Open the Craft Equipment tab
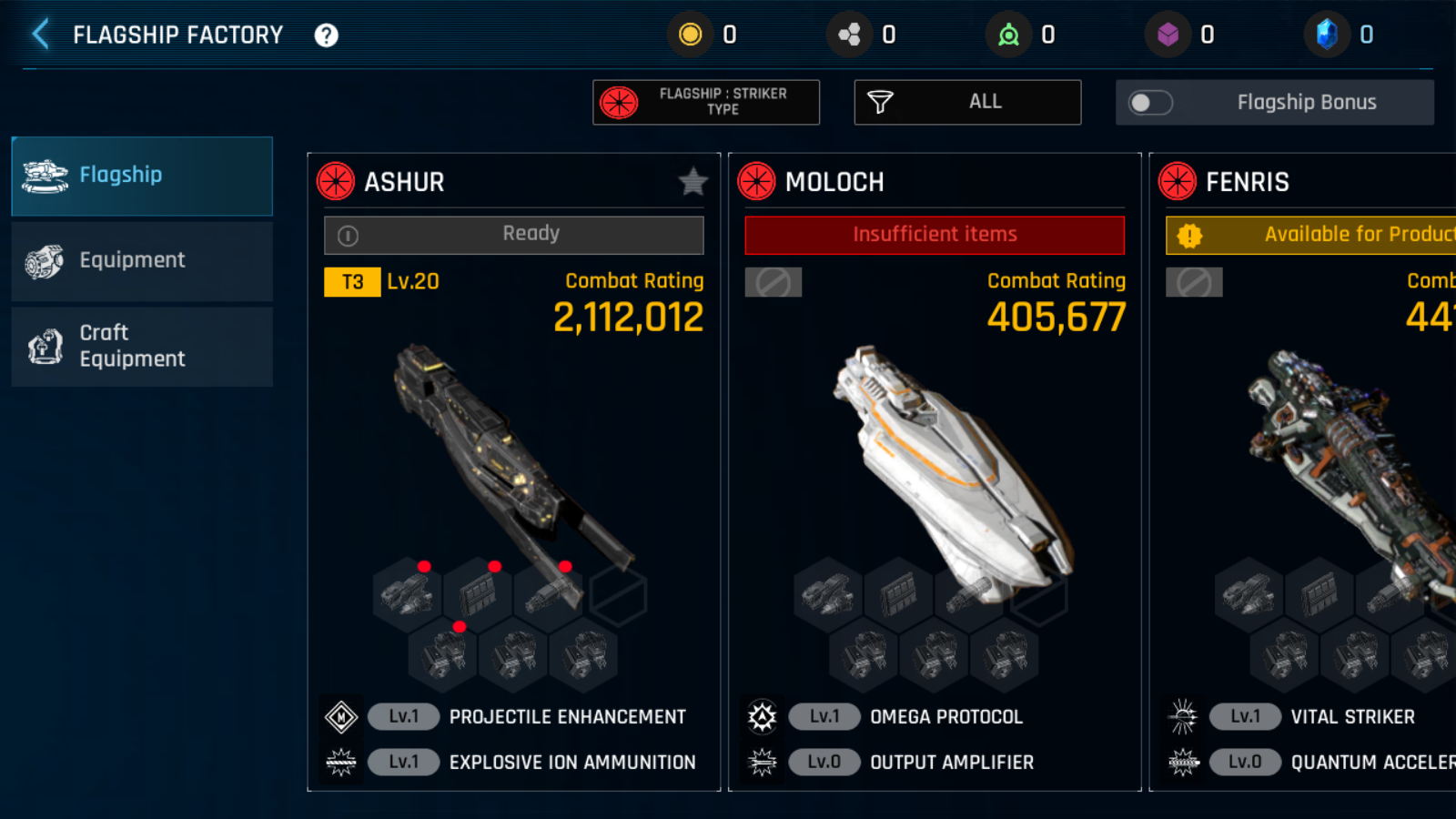Image resolution: width=1456 pixels, height=819 pixels. 142,347
